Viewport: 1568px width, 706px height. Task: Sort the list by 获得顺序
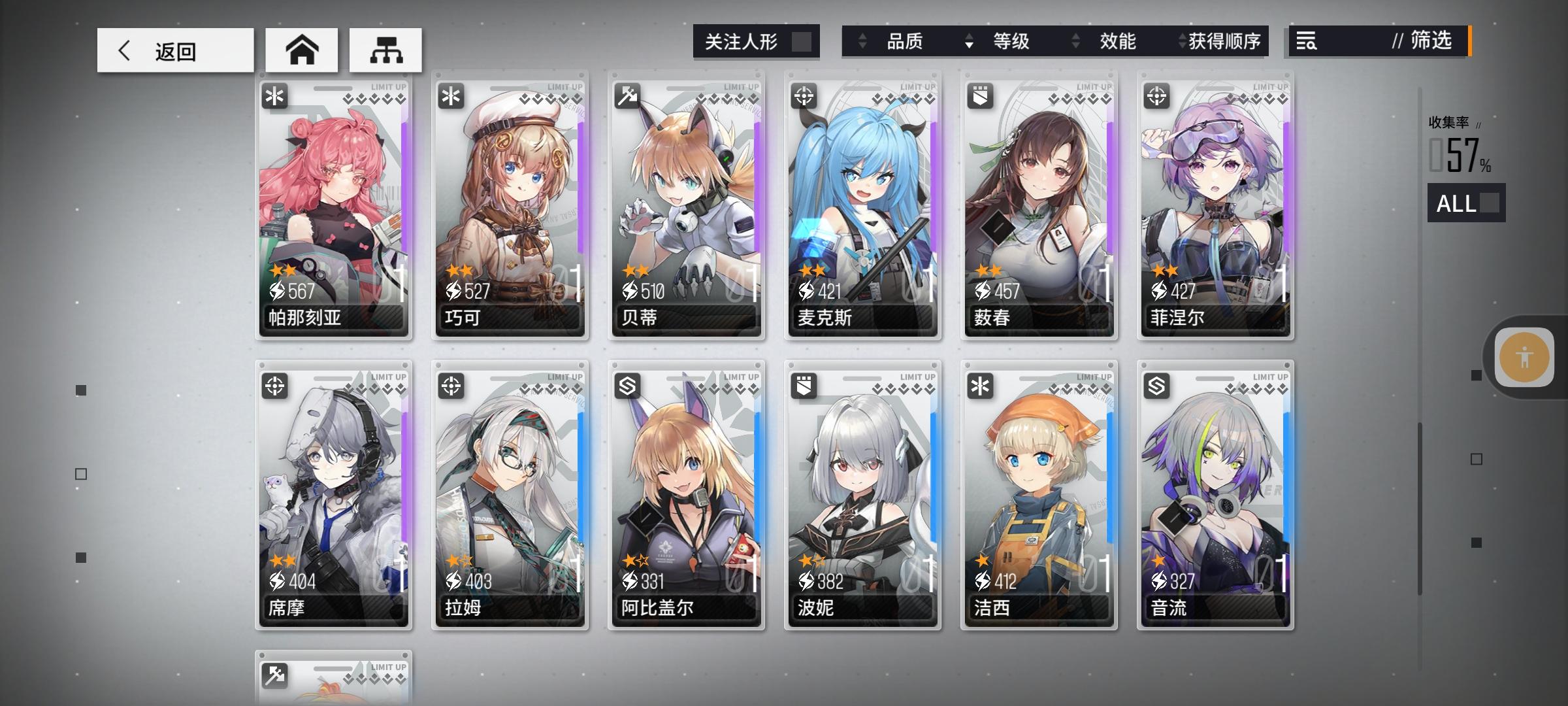1225,41
